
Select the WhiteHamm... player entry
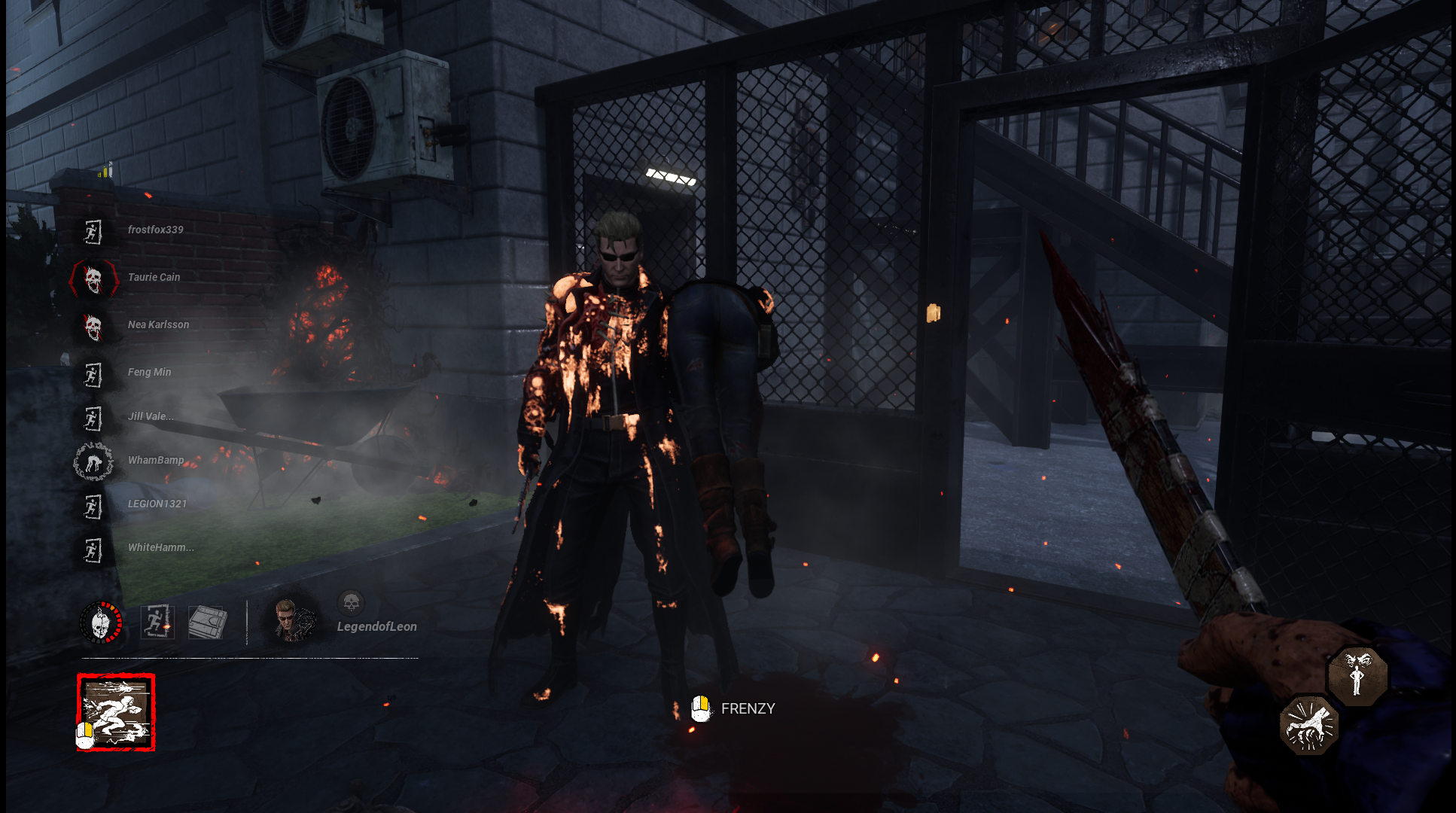click(160, 547)
